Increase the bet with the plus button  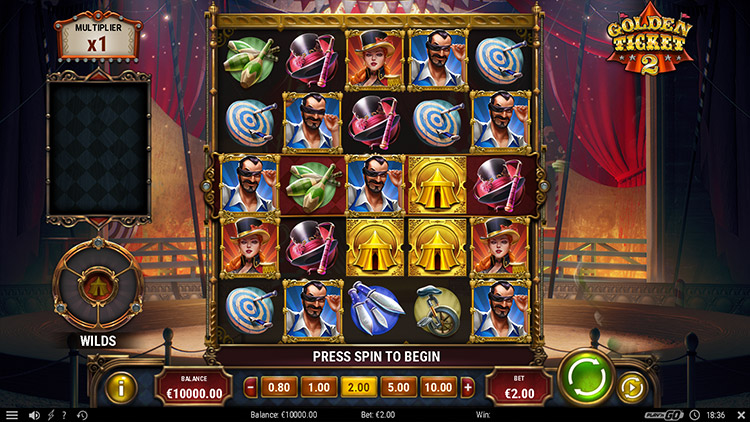click(468, 387)
